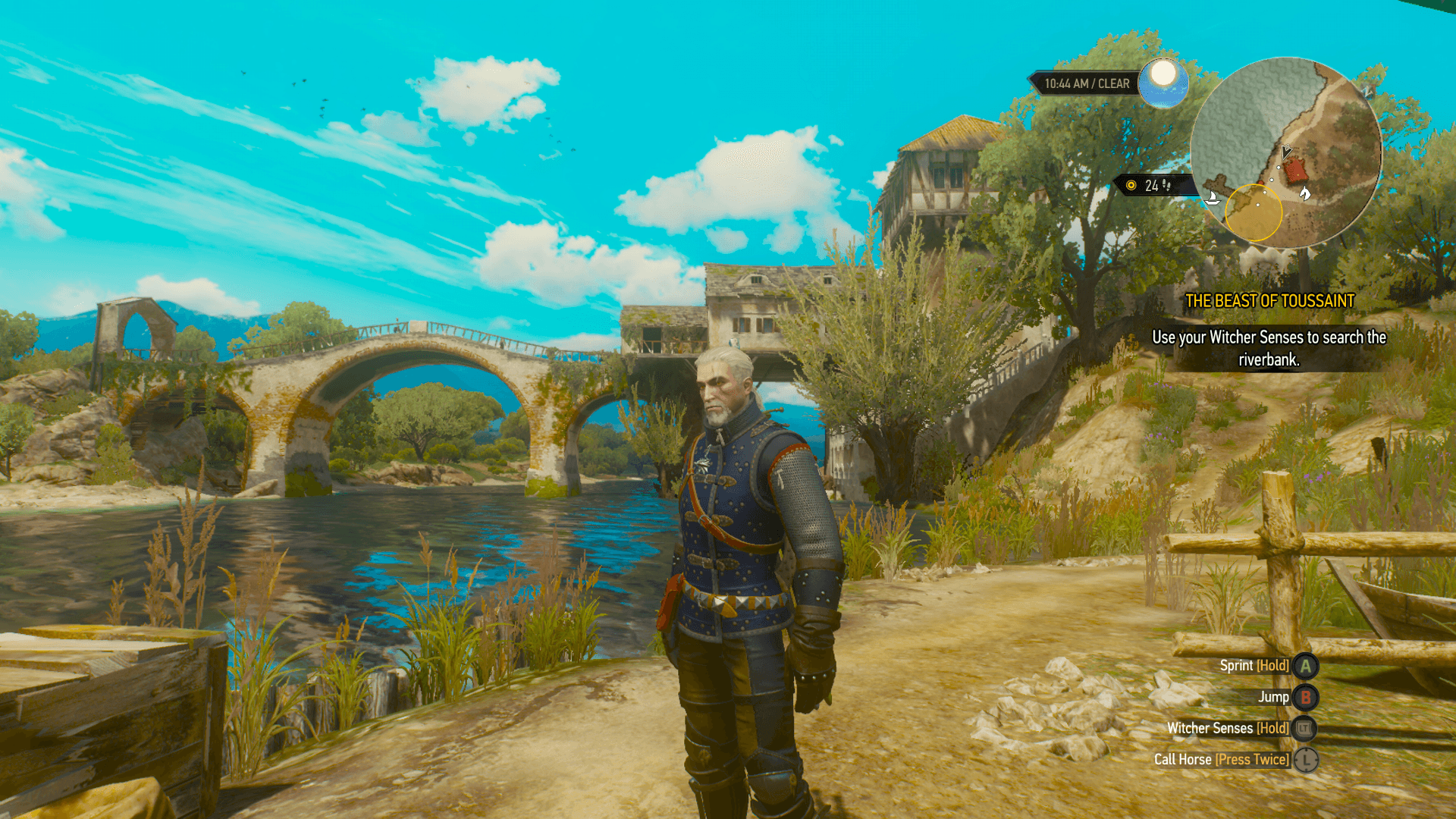Screen dimensions: 1456x819
Task: Click the white boat marker on minimap
Action: point(1213,199)
